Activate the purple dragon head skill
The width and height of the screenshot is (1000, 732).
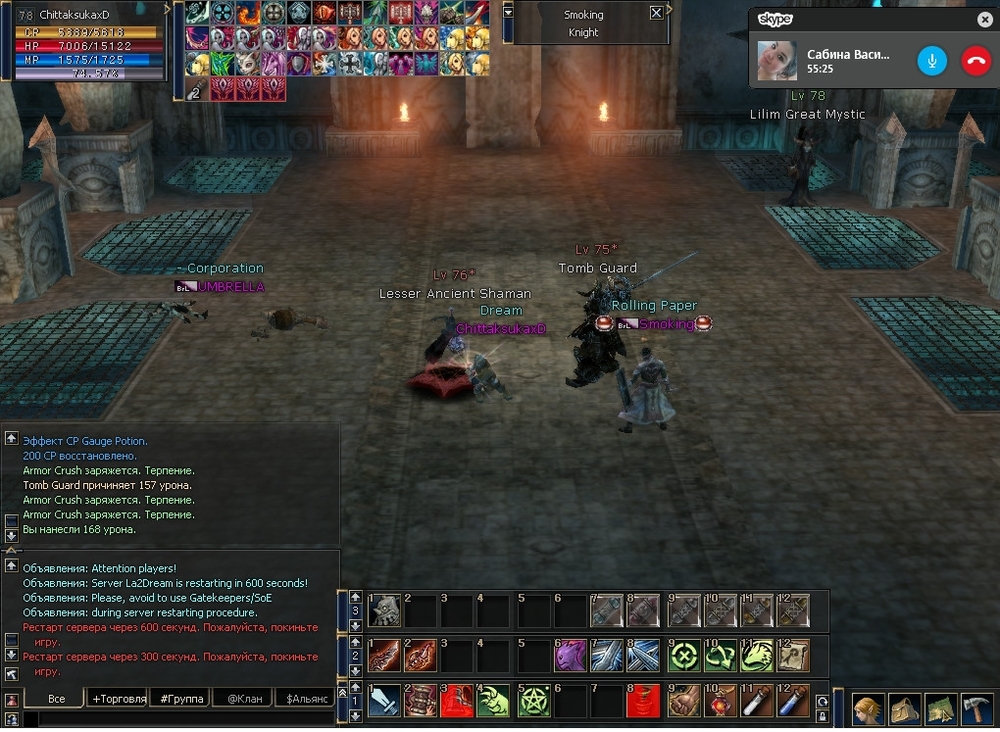[570, 655]
